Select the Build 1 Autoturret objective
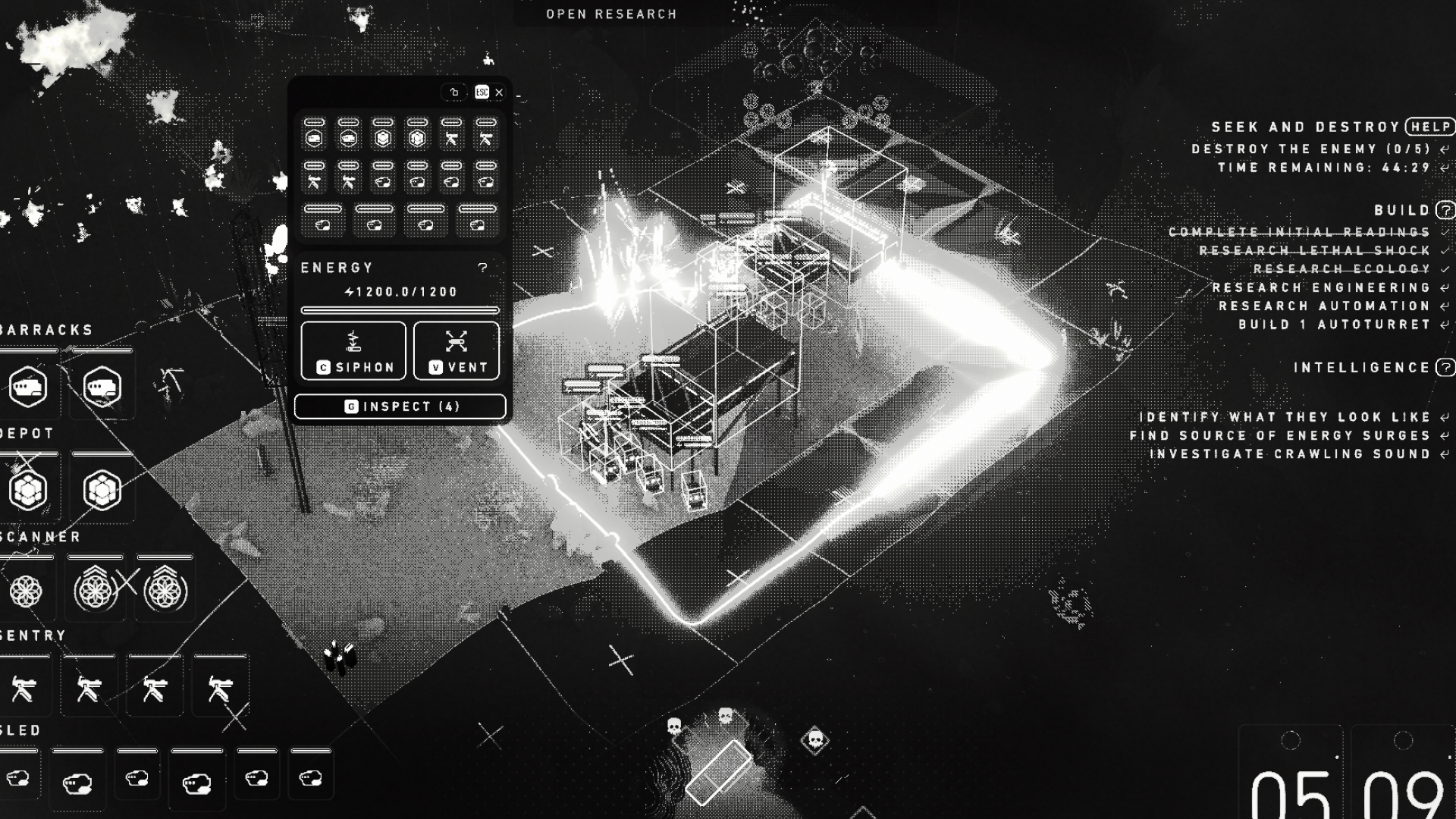Image resolution: width=1456 pixels, height=819 pixels. pos(1334,325)
